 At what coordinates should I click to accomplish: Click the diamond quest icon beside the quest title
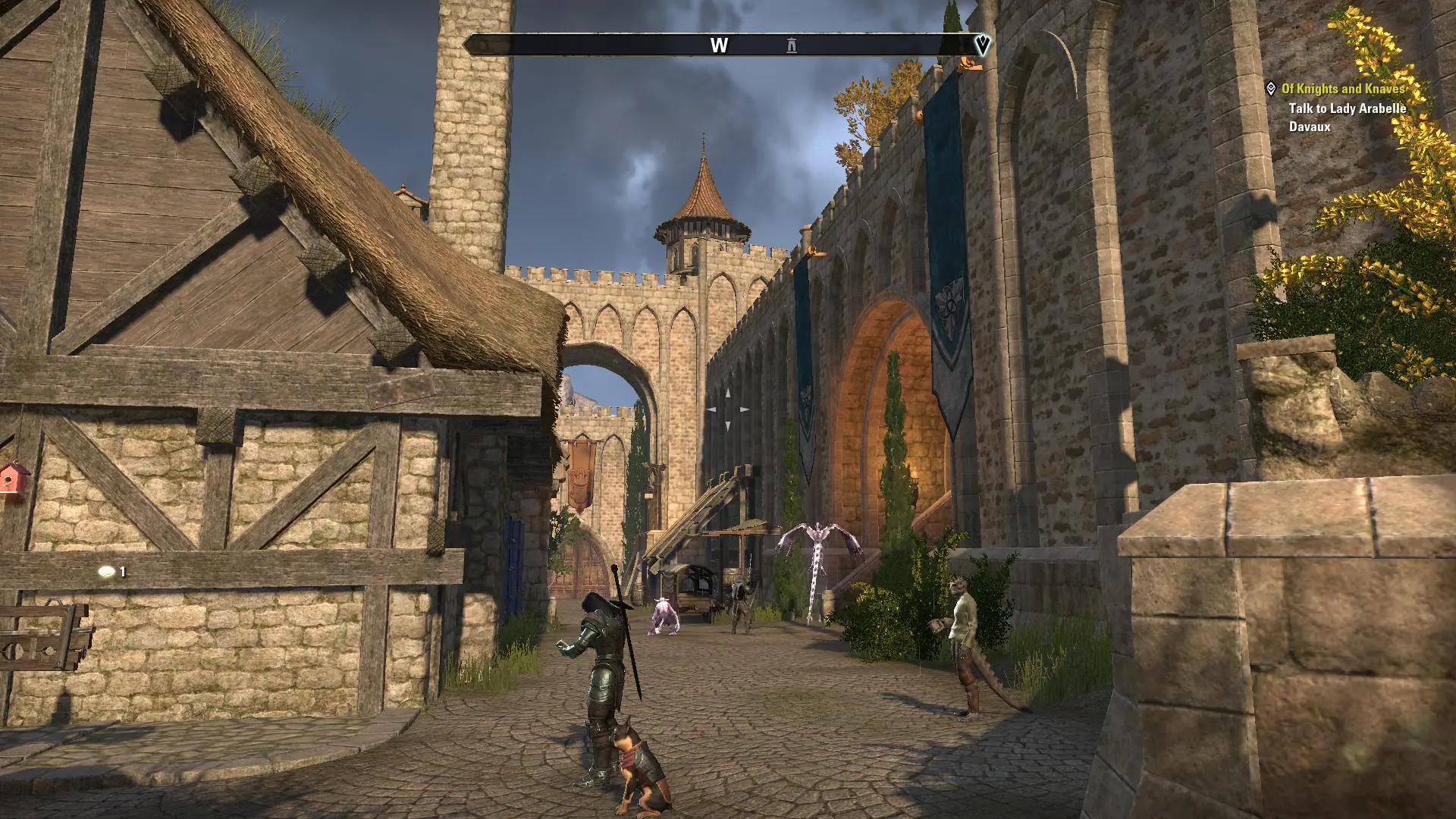coord(1271,89)
